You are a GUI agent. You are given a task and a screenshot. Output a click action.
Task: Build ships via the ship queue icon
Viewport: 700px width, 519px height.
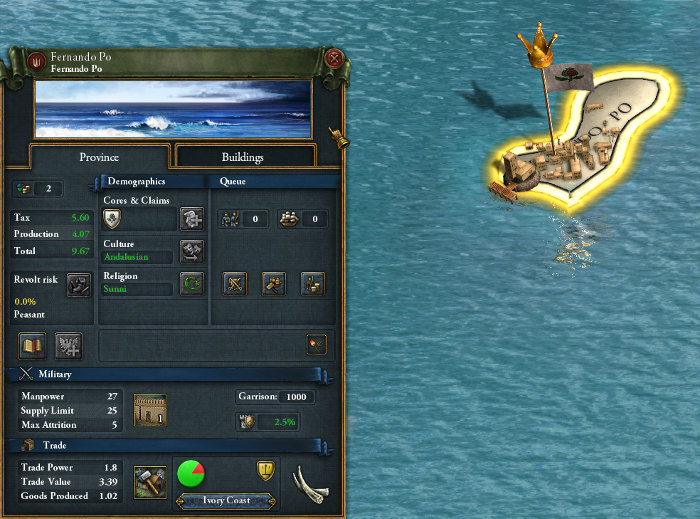[x=289, y=219]
